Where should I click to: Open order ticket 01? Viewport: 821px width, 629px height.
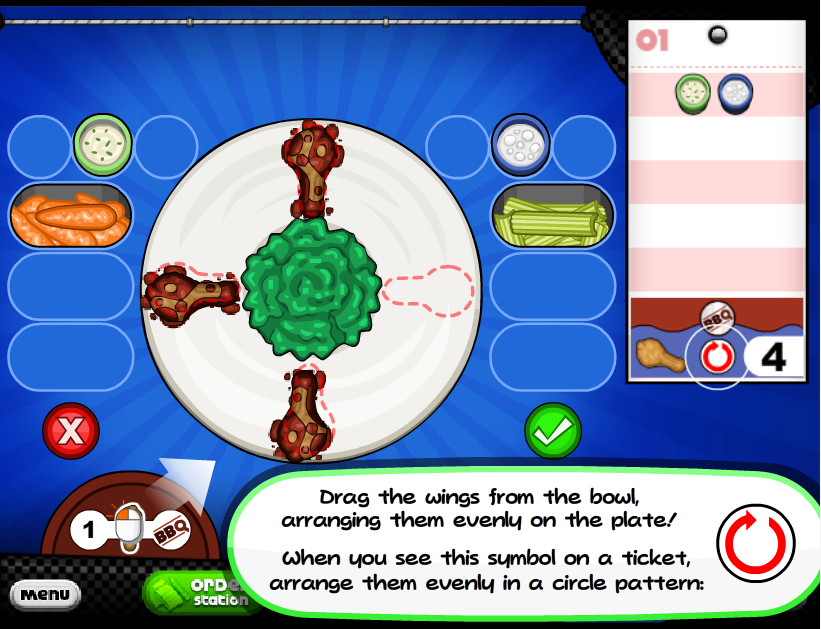coord(715,200)
